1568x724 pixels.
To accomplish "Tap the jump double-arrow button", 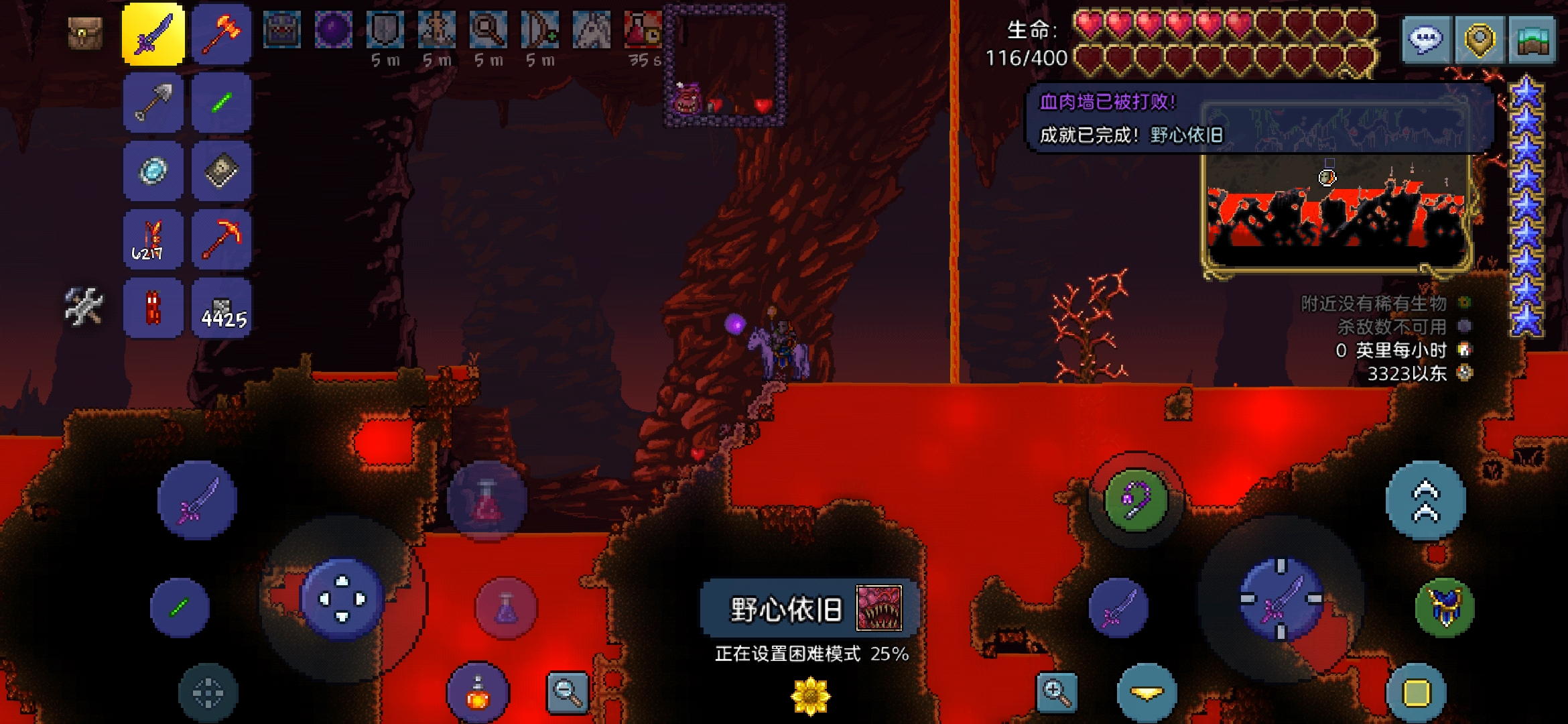I will [x=1425, y=501].
